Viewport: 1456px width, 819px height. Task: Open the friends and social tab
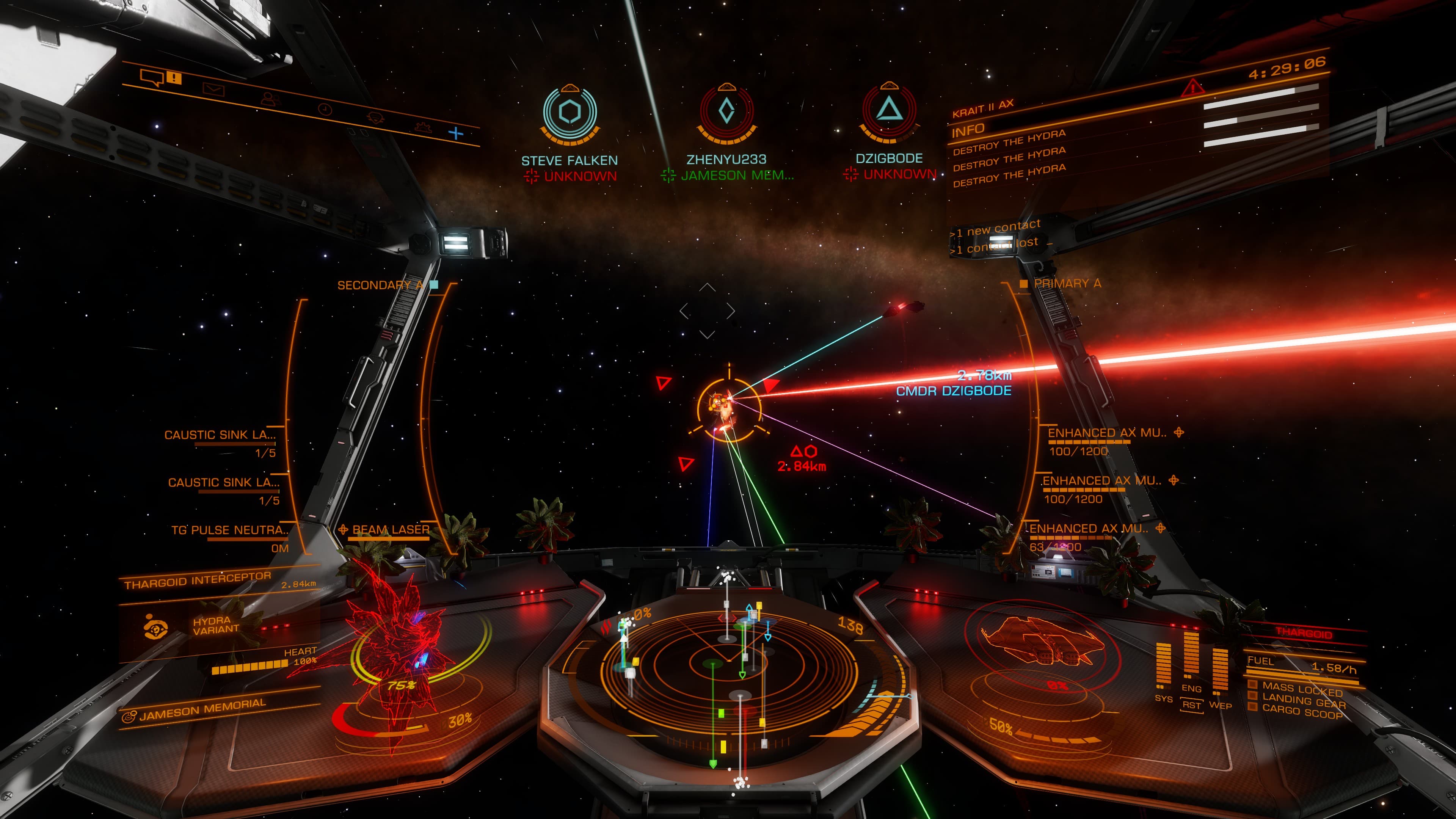tap(270, 99)
